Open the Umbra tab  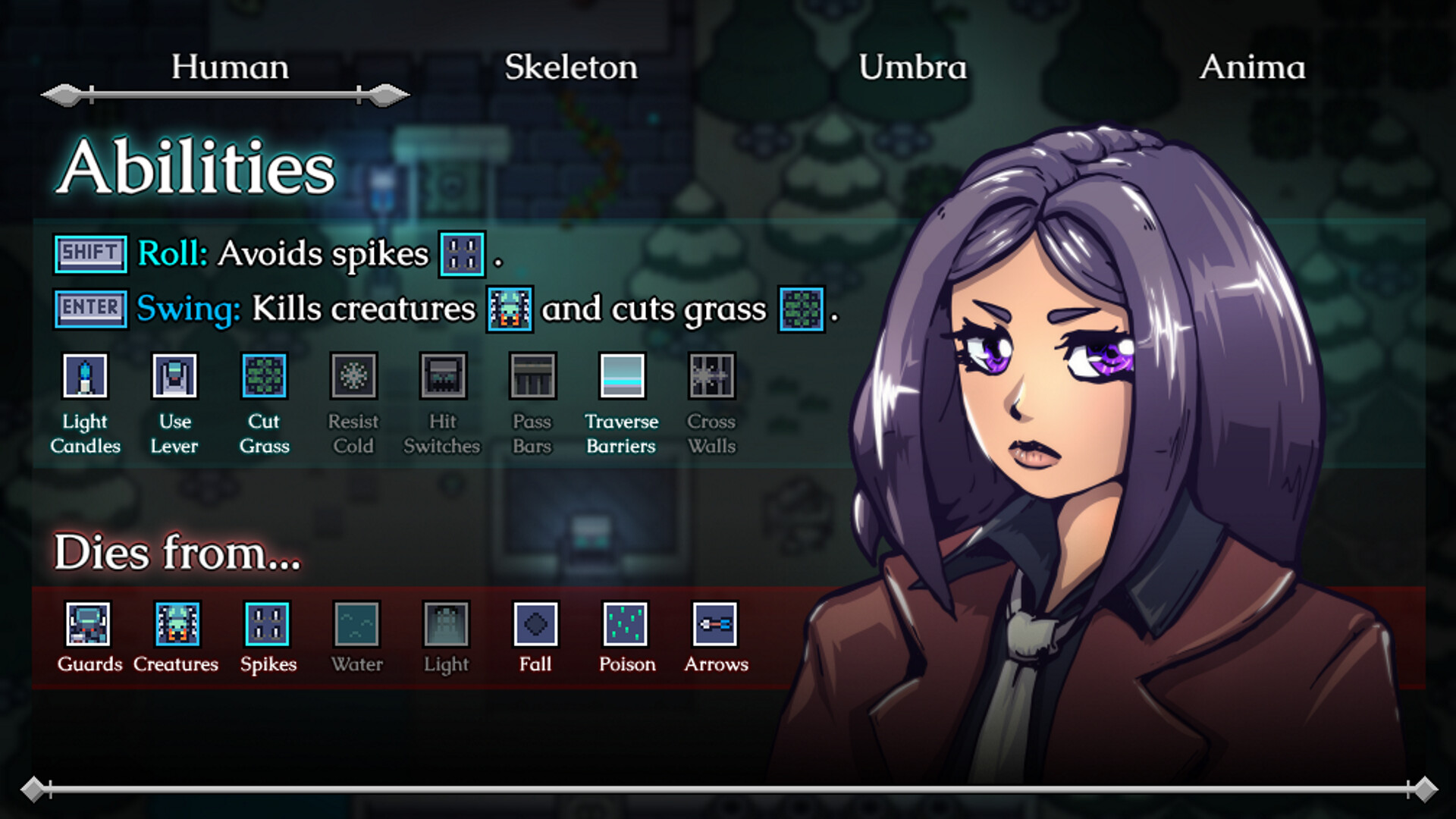[x=912, y=67]
